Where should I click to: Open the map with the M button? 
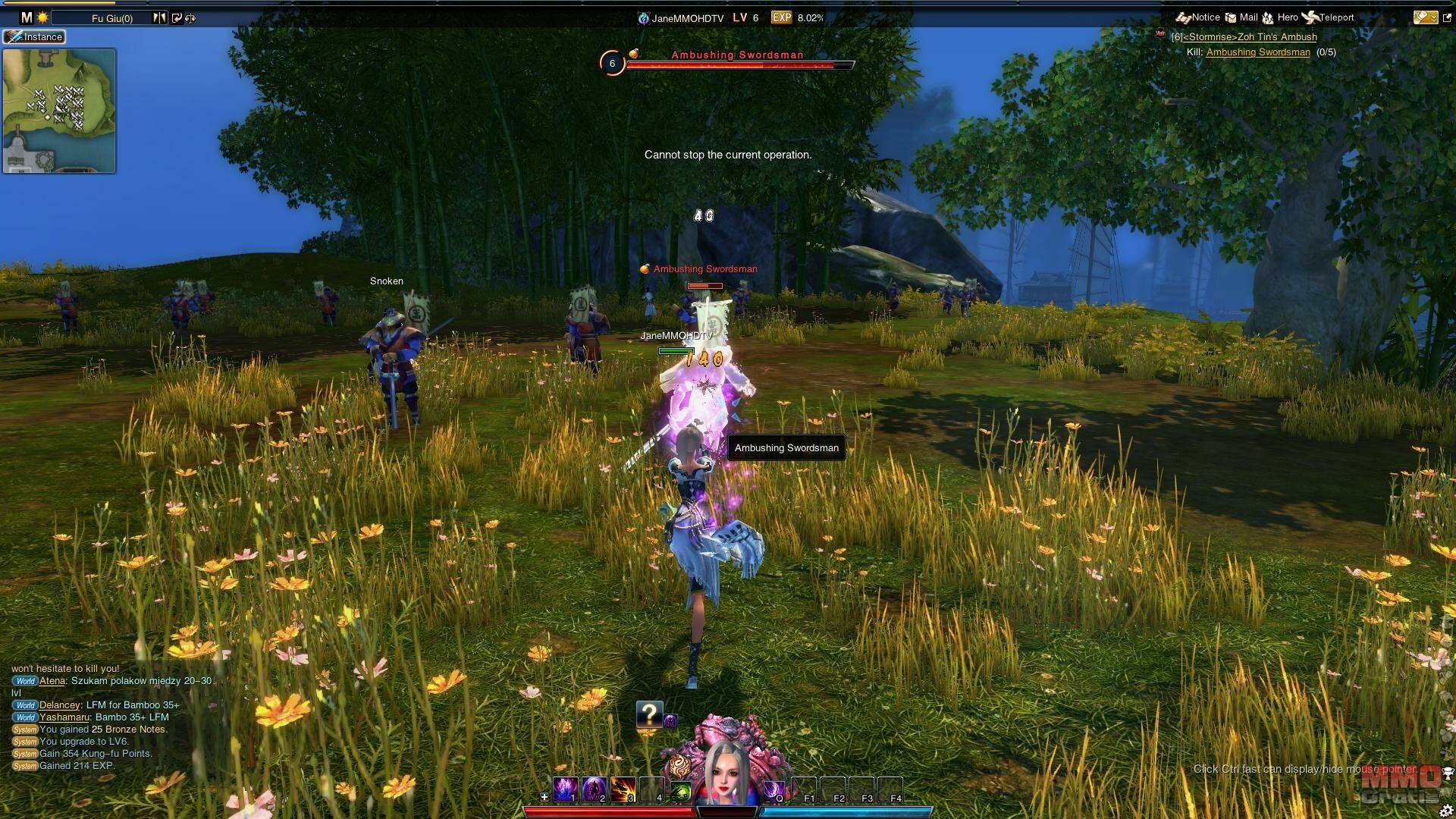pyautogui.click(x=27, y=17)
